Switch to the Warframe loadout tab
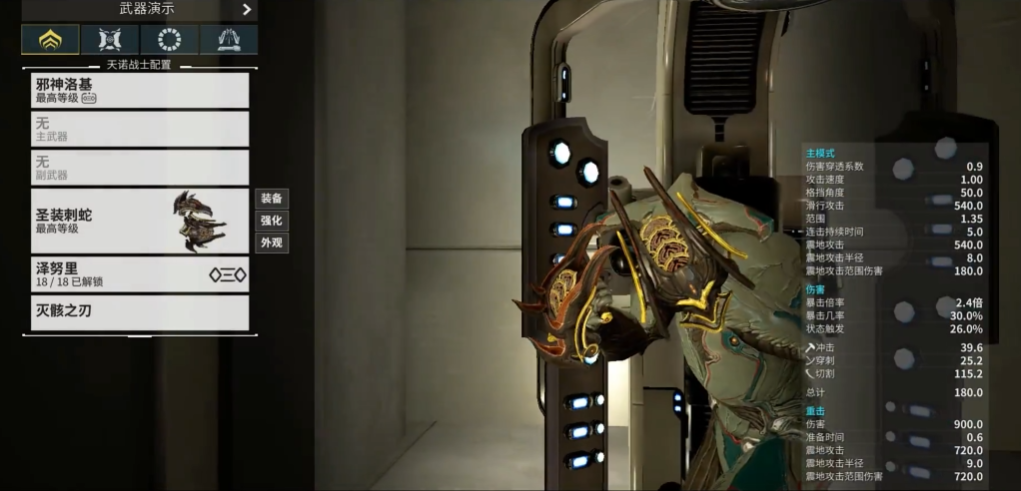This screenshot has height=491, width=1021. click(50, 40)
